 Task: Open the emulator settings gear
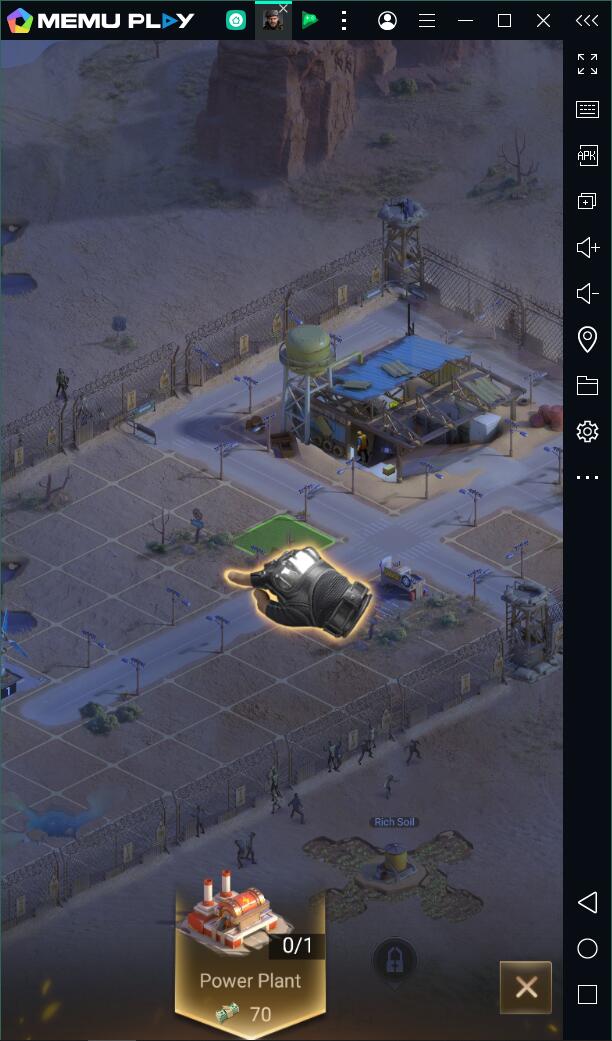pyautogui.click(x=587, y=431)
